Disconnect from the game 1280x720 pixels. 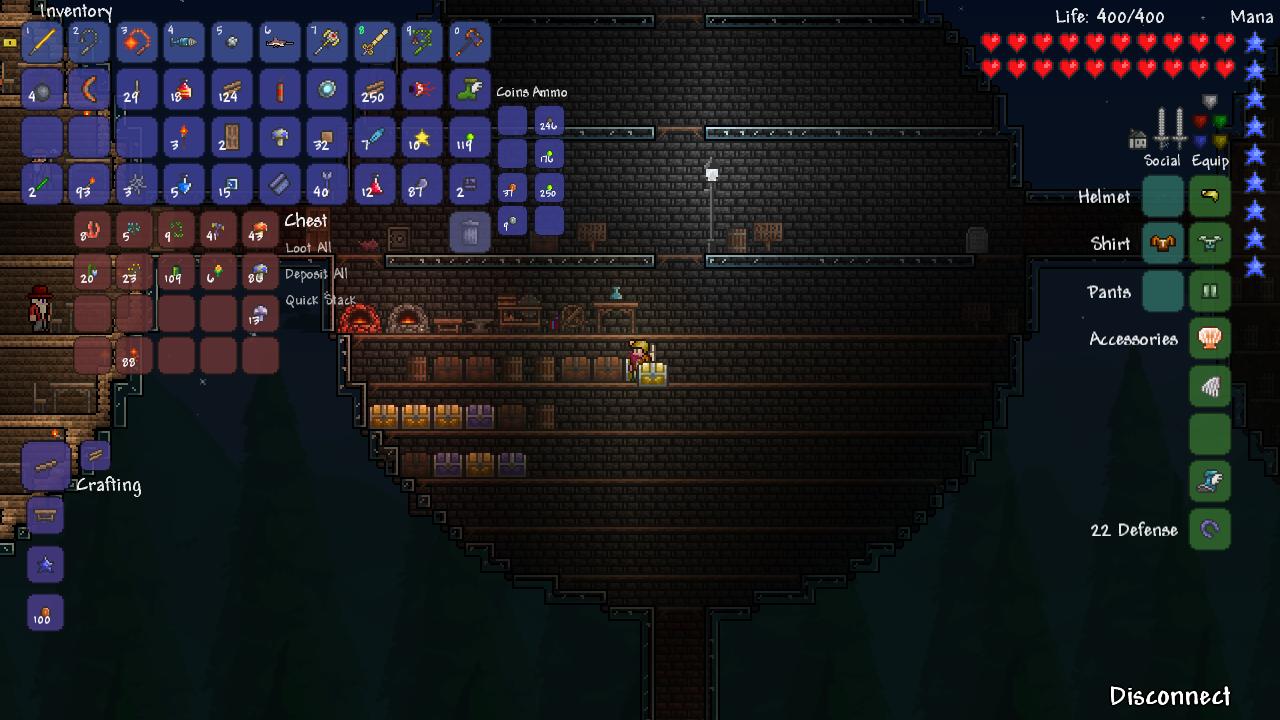(1169, 696)
